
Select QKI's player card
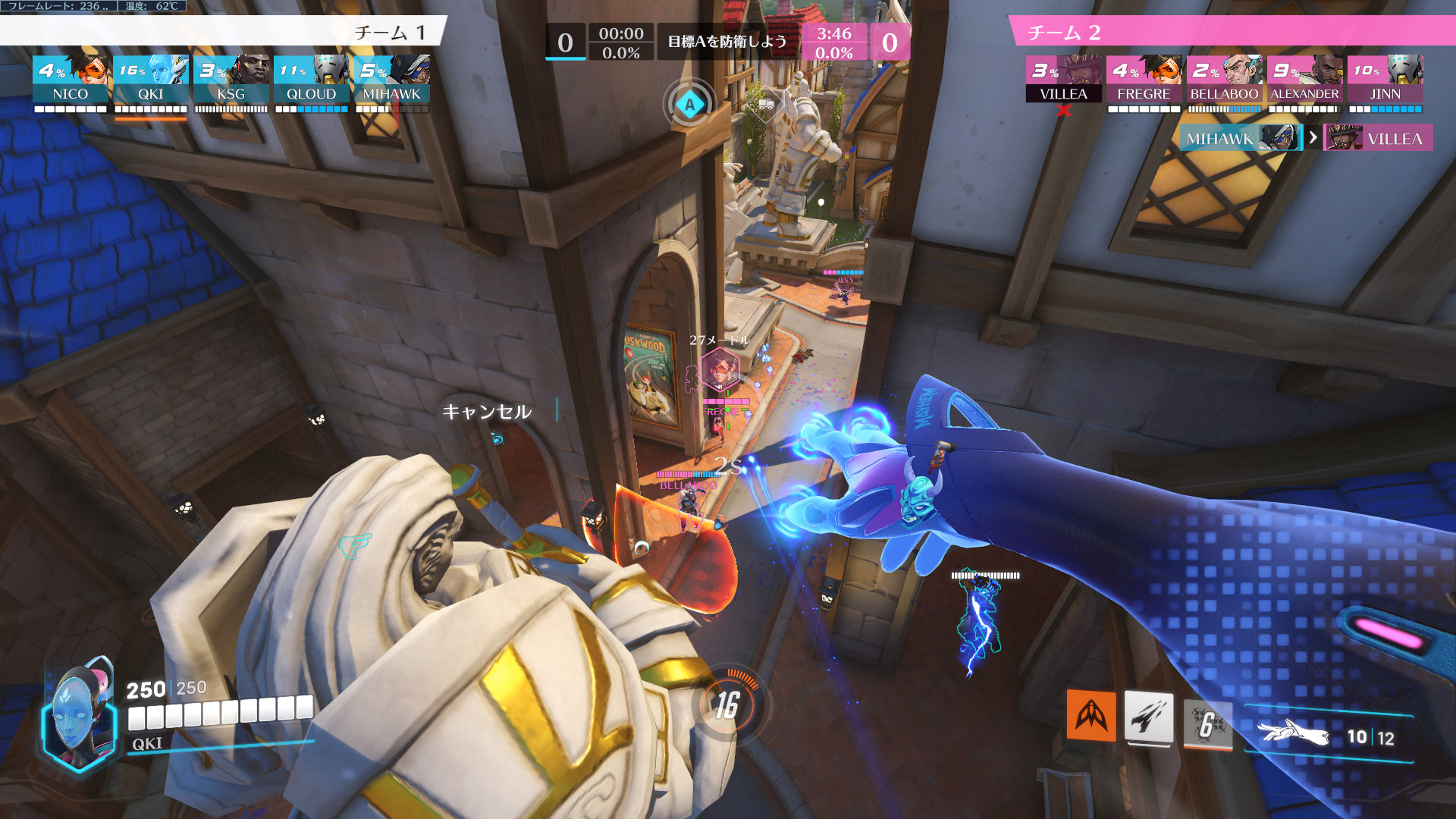pyautogui.click(x=151, y=79)
